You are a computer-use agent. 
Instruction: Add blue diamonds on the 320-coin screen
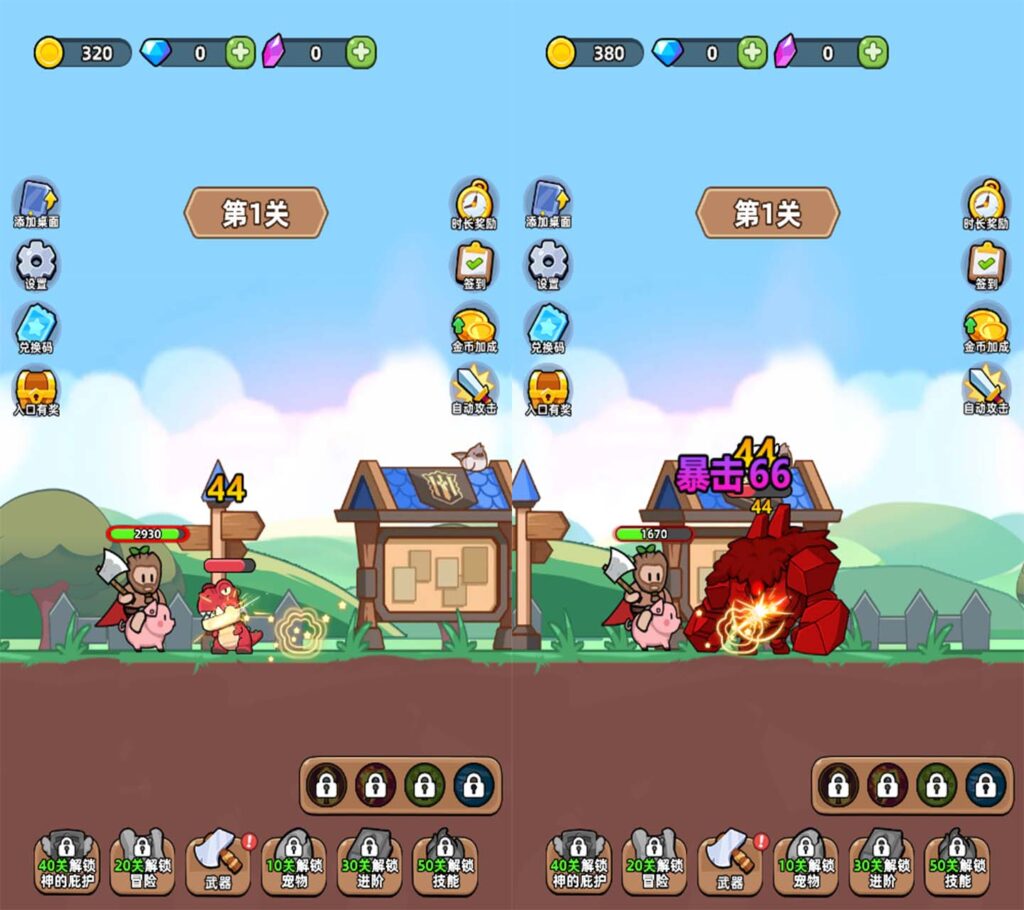click(240, 53)
